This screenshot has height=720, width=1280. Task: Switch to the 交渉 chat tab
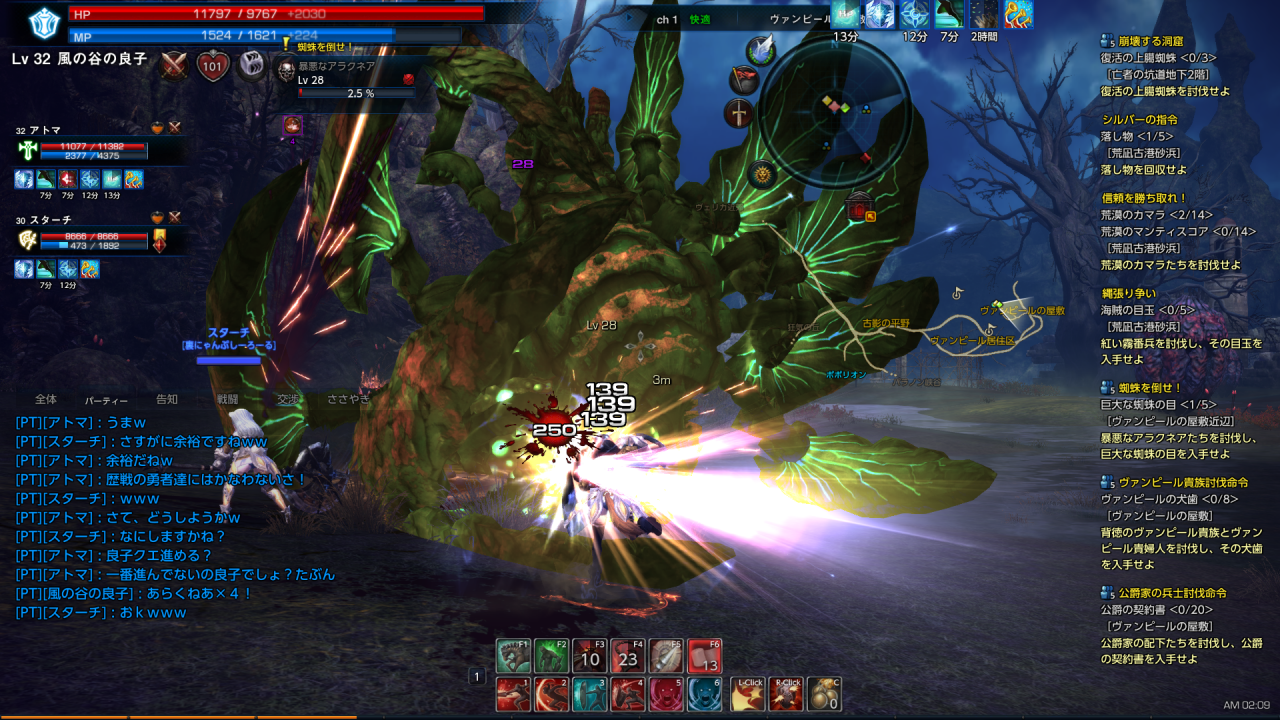coord(288,399)
